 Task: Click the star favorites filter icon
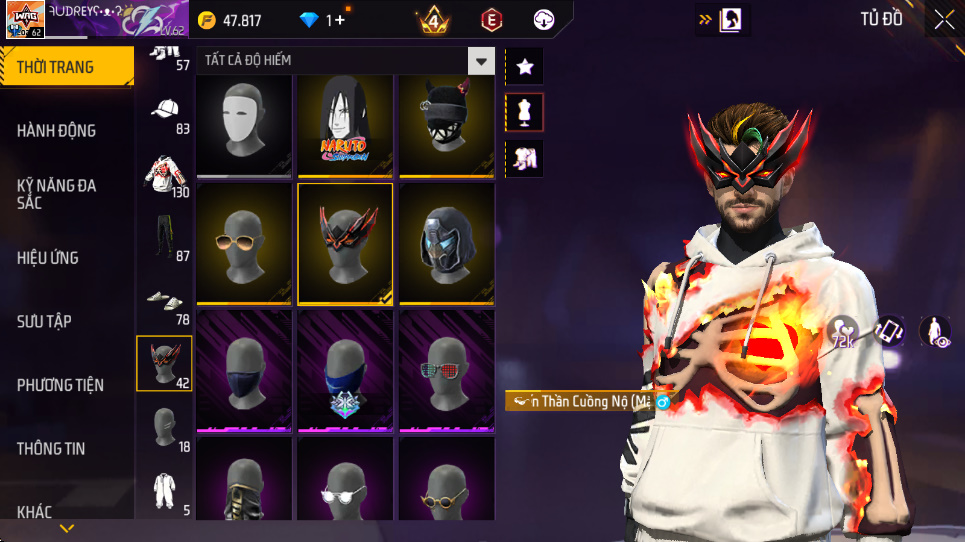(525, 67)
